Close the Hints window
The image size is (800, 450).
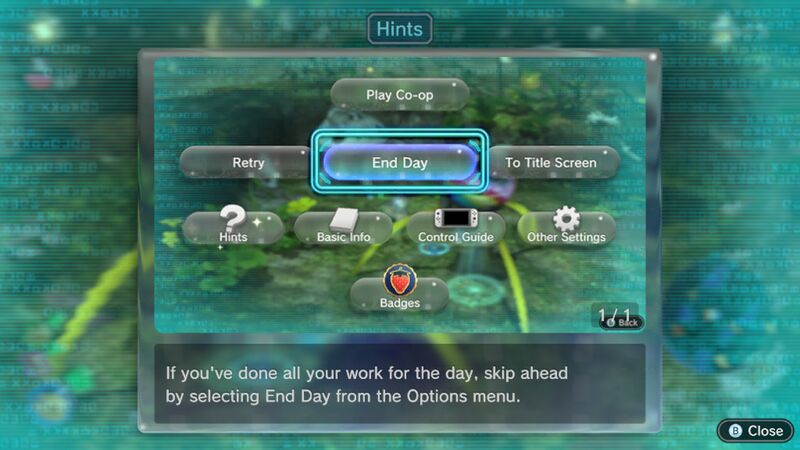tap(756, 430)
